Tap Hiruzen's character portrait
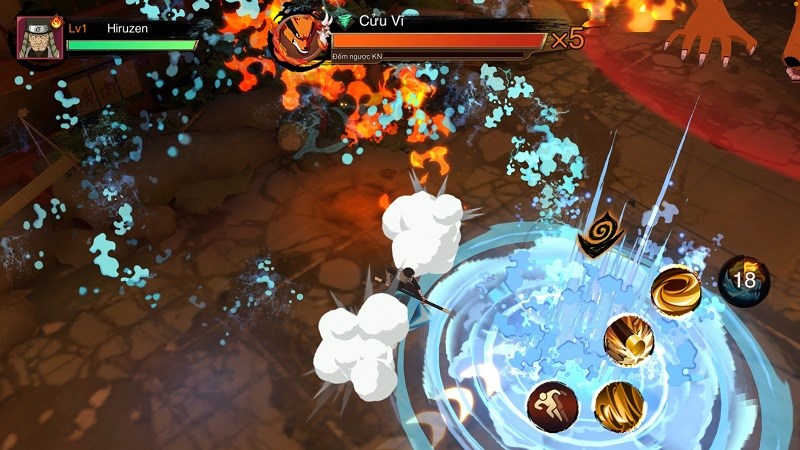Viewport: 800px width, 450px height. [x=41, y=37]
